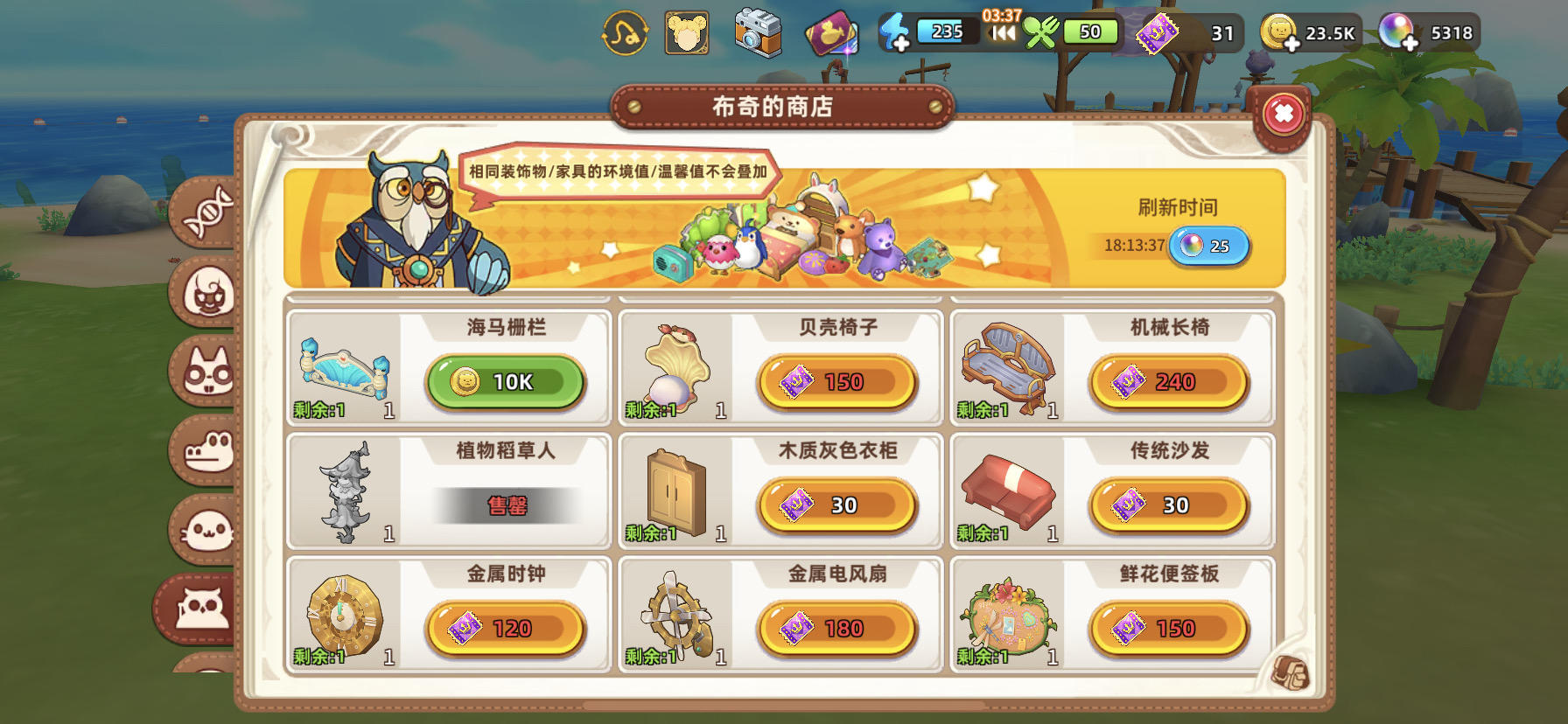This screenshot has height=724, width=1568.
Task: Purchase 贝壳椅子 for 150 tickets
Action: click(x=837, y=381)
